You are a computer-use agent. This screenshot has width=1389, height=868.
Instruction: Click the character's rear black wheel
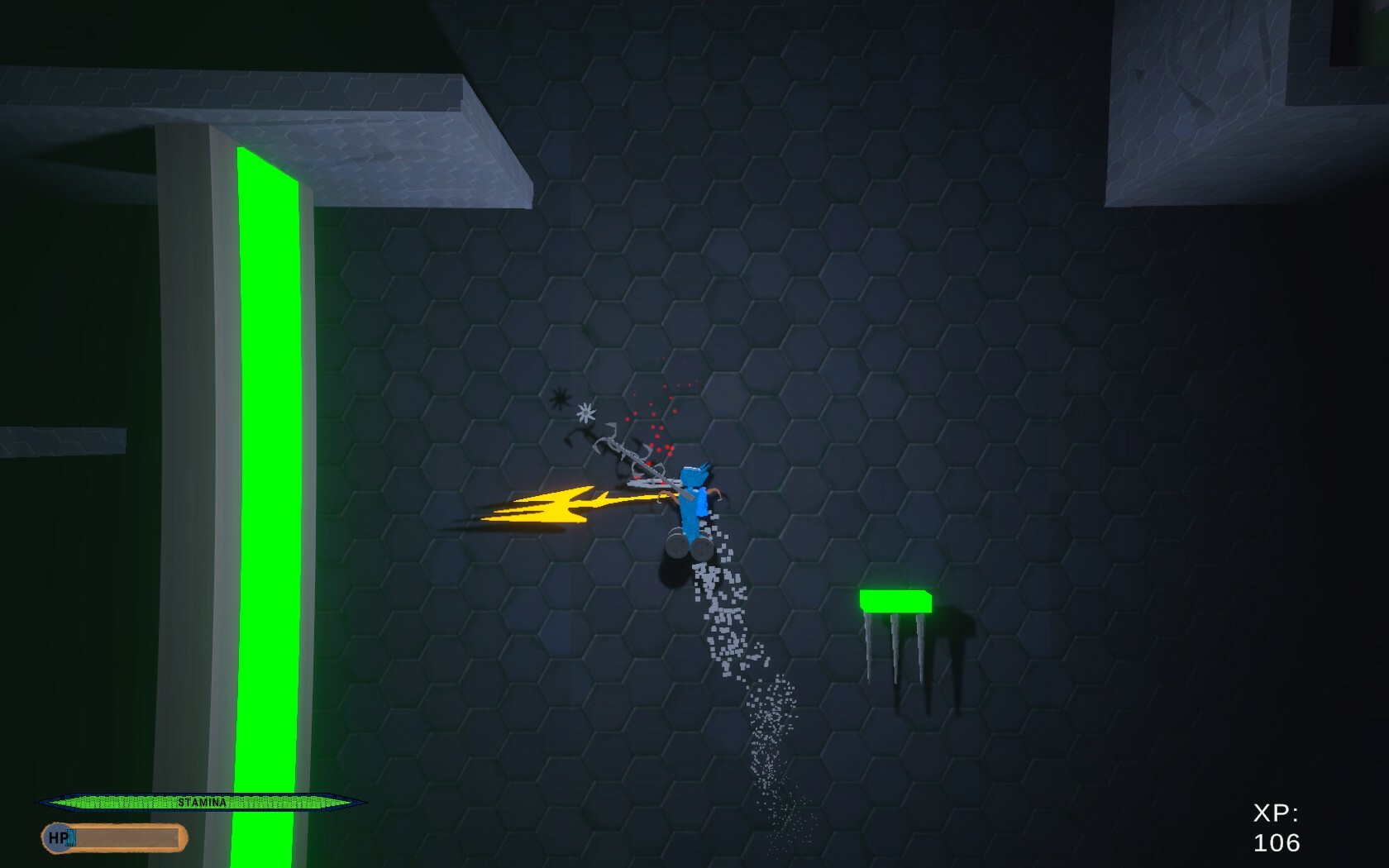676,546
